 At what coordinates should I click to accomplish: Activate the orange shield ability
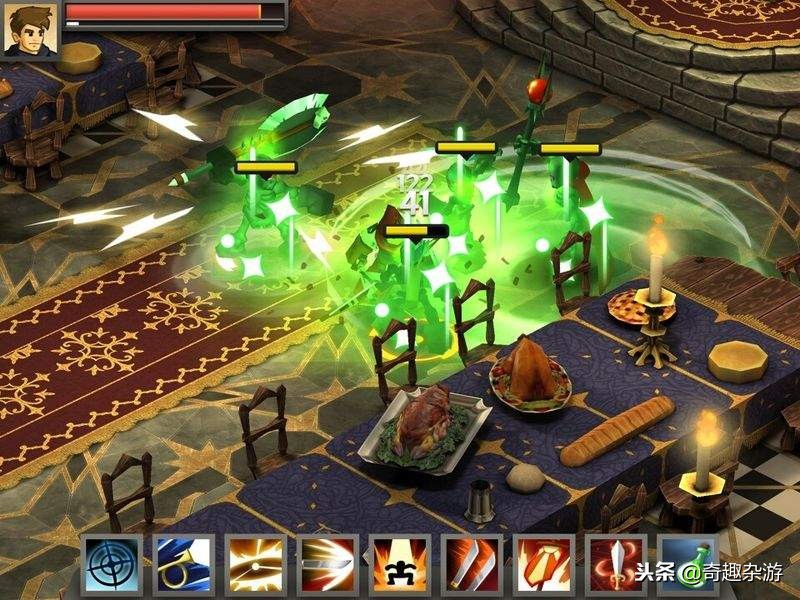click(543, 566)
